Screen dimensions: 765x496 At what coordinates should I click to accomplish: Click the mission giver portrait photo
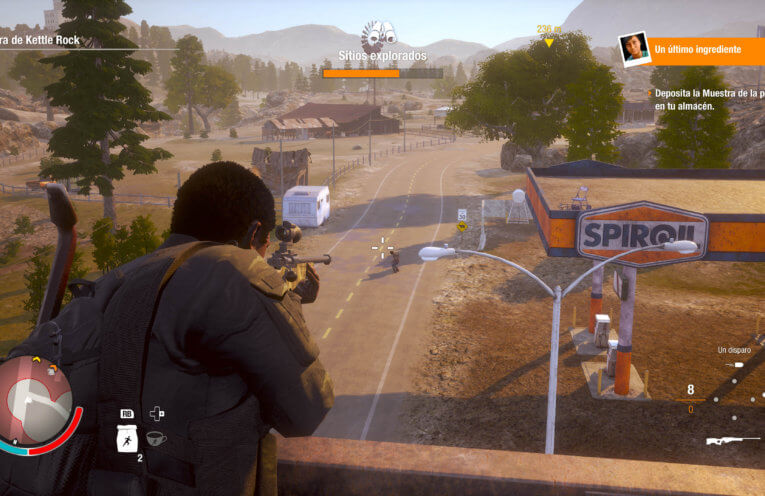point(634,47)
